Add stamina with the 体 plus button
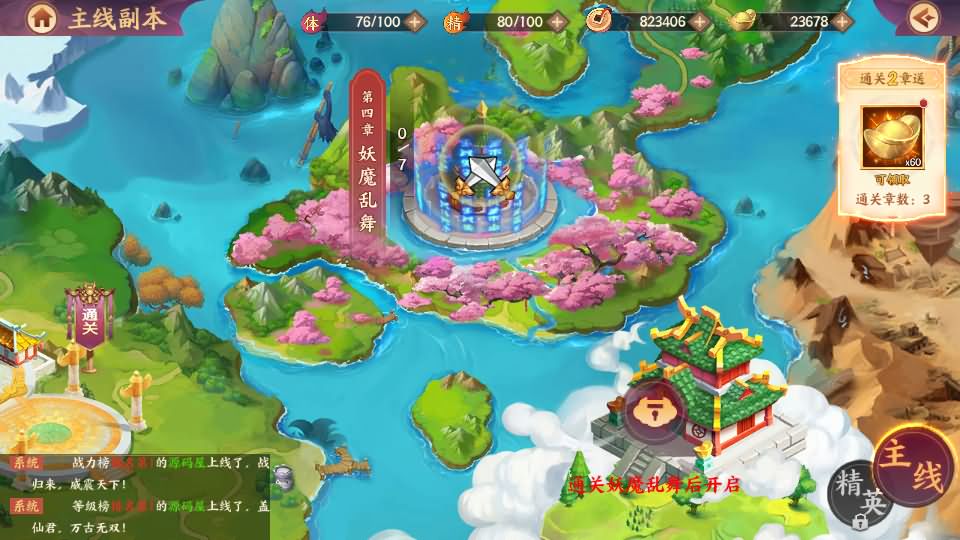 pos(415,21)
